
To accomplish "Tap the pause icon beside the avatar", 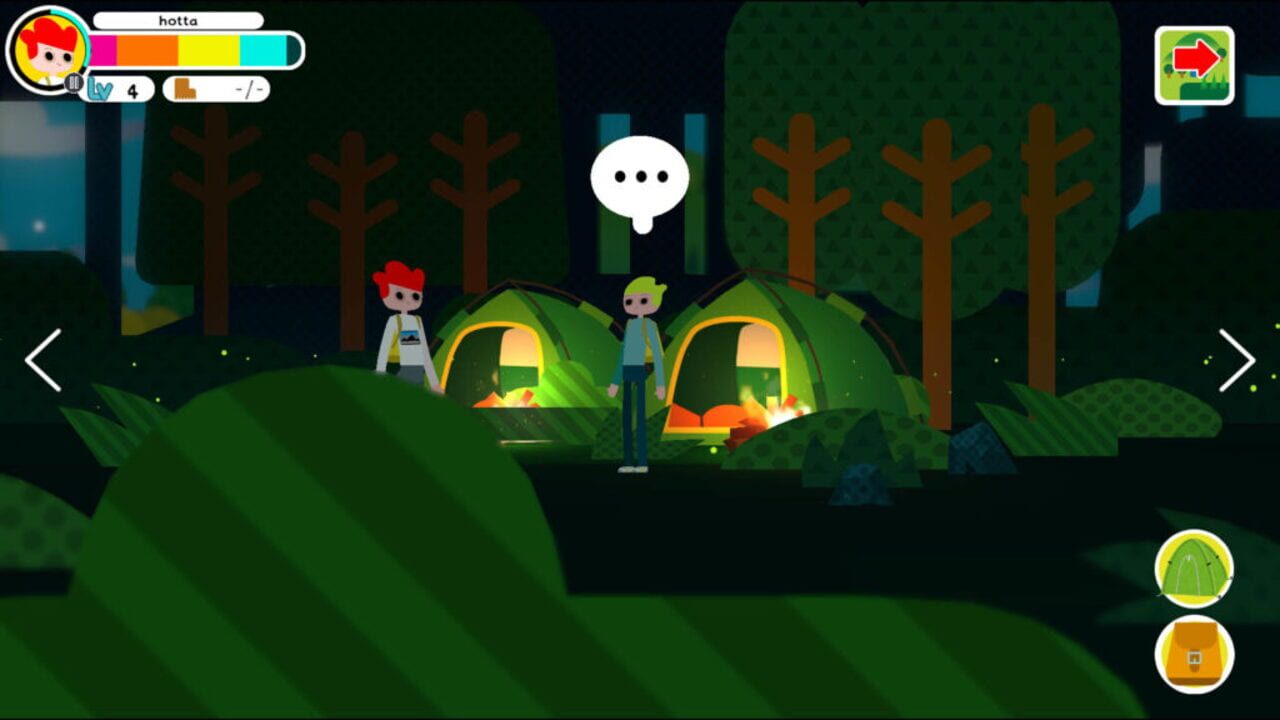I will click(76, 86).
